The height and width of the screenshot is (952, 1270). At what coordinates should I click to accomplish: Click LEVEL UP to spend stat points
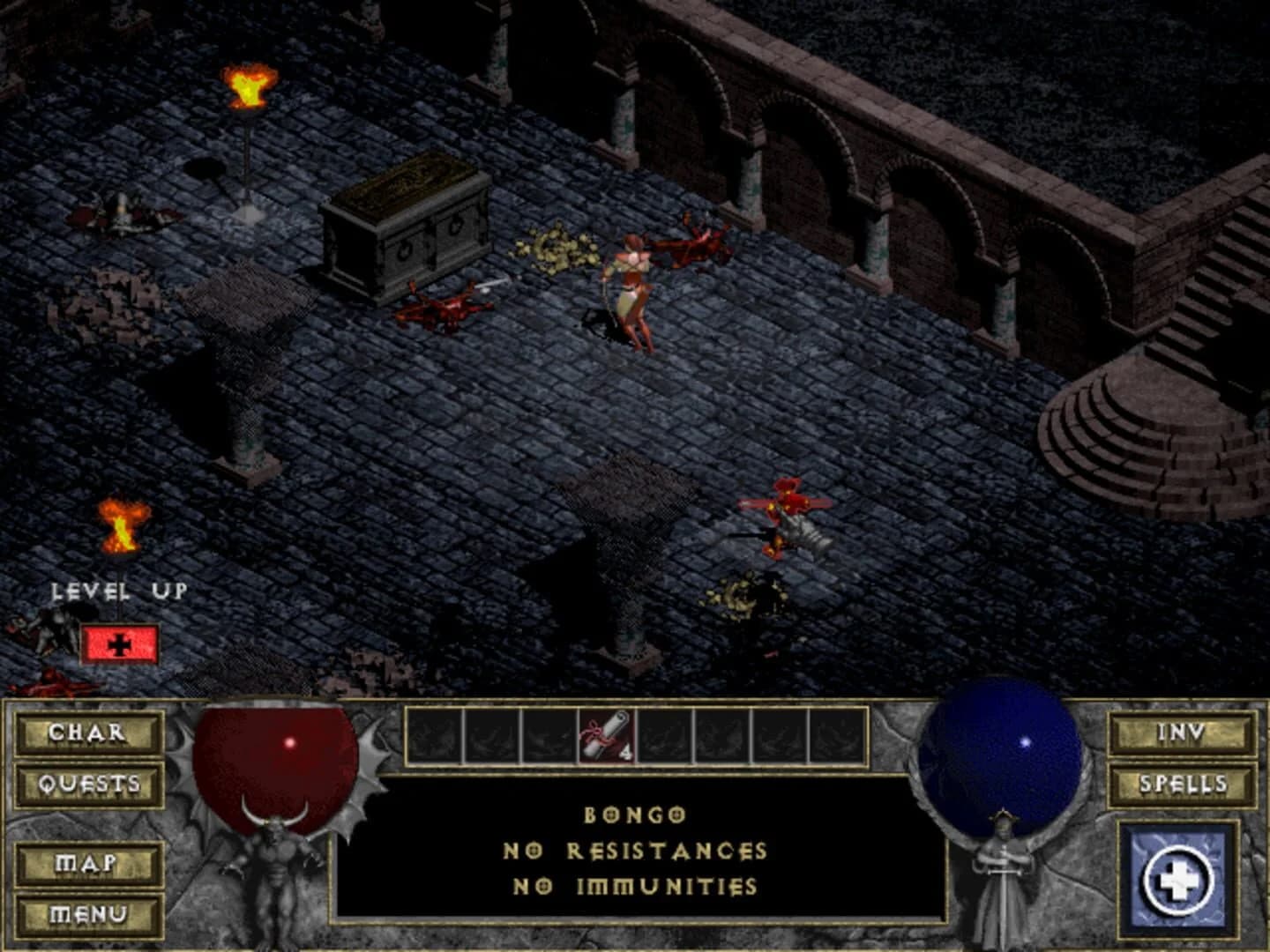coord(119,591)
